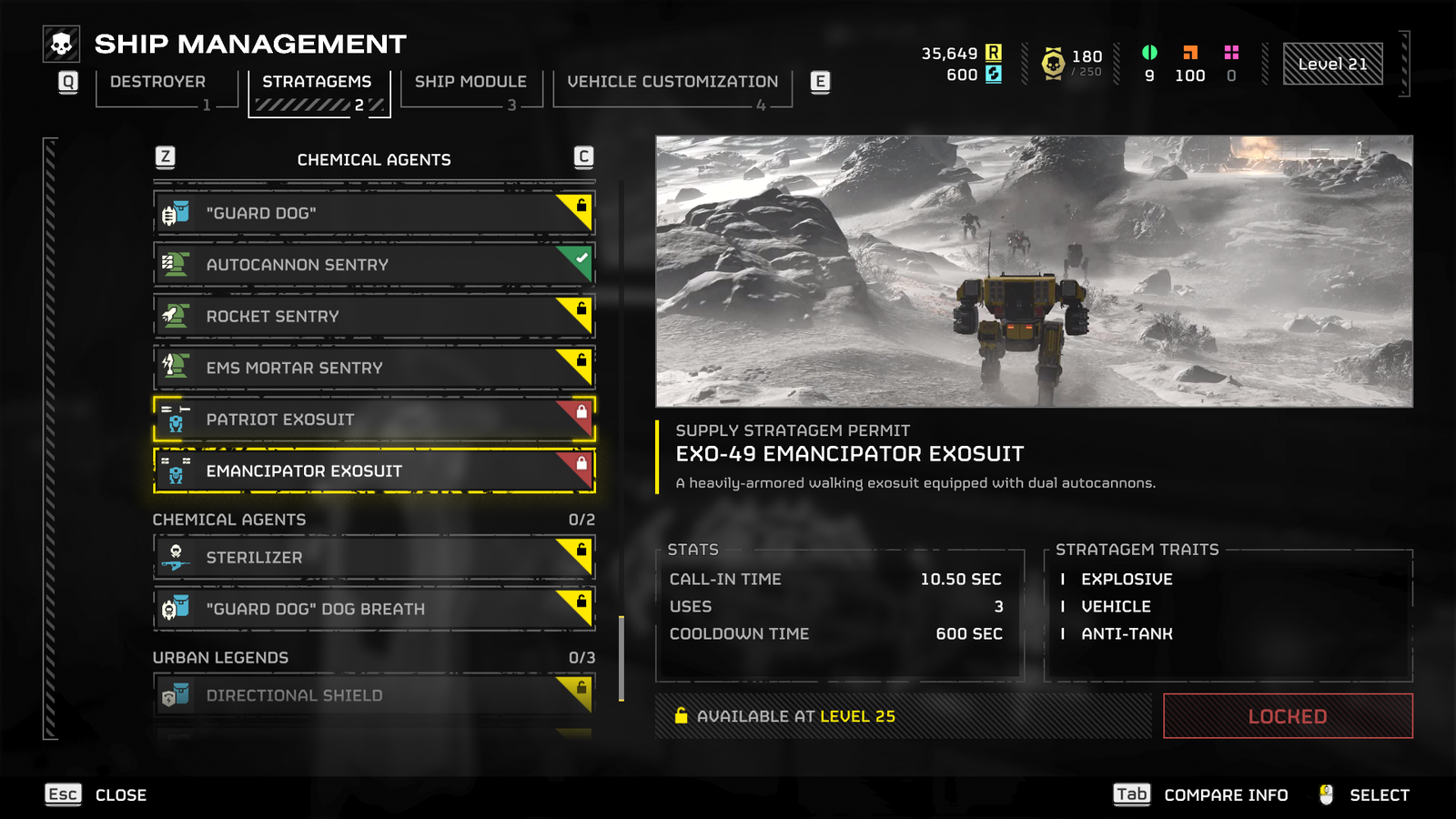Click the Directional Shield stratagem icon
Image resolution: width=1456 pixels, height=819 pixels.
click(174, 694)
